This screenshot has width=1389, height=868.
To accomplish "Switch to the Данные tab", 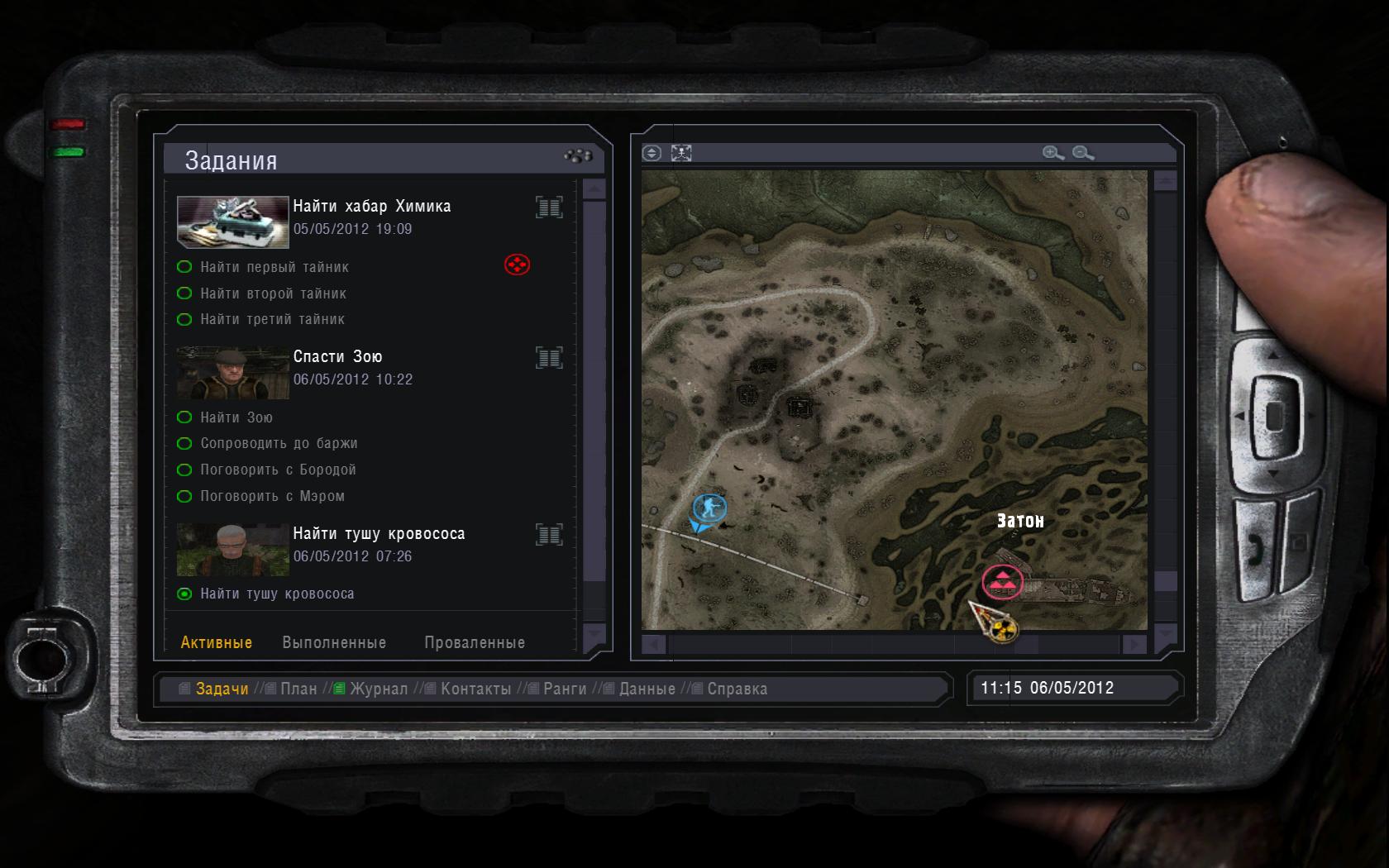I will click(647, 689).
